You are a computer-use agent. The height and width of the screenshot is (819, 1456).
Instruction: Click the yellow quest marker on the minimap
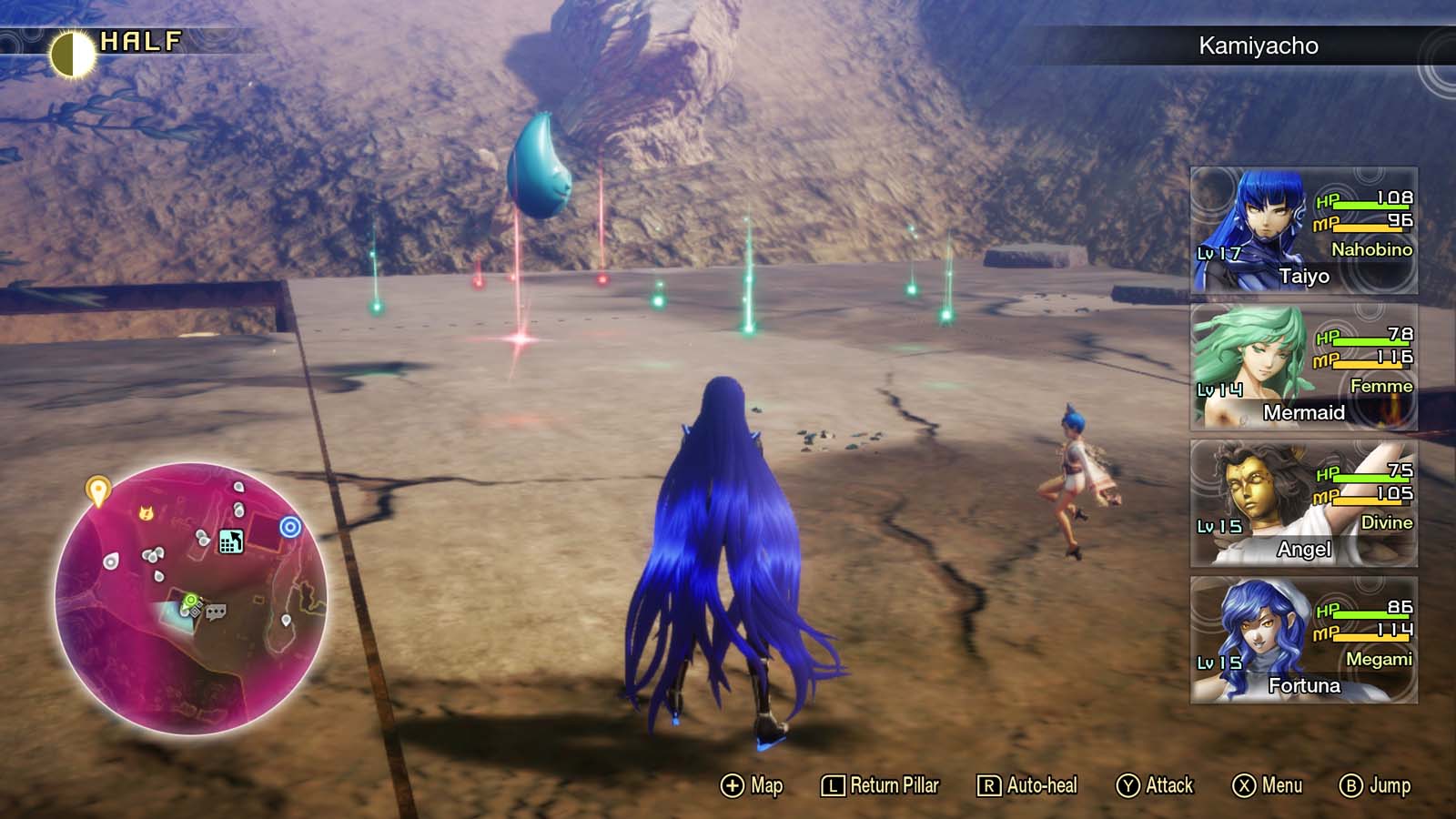pos(98,489)
